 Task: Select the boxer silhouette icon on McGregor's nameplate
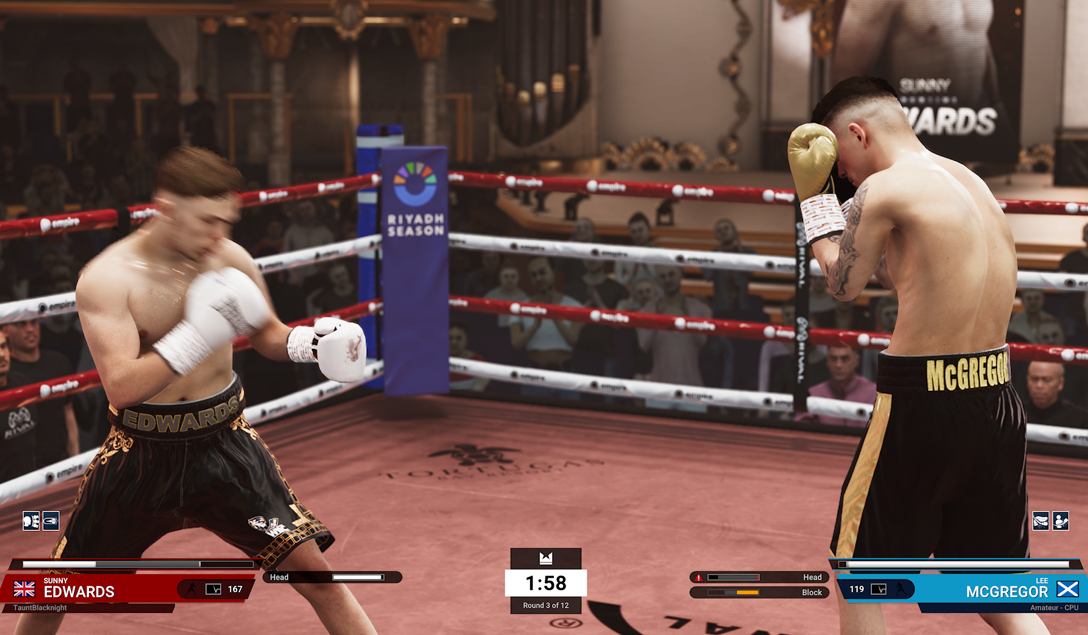coord(901,590)
